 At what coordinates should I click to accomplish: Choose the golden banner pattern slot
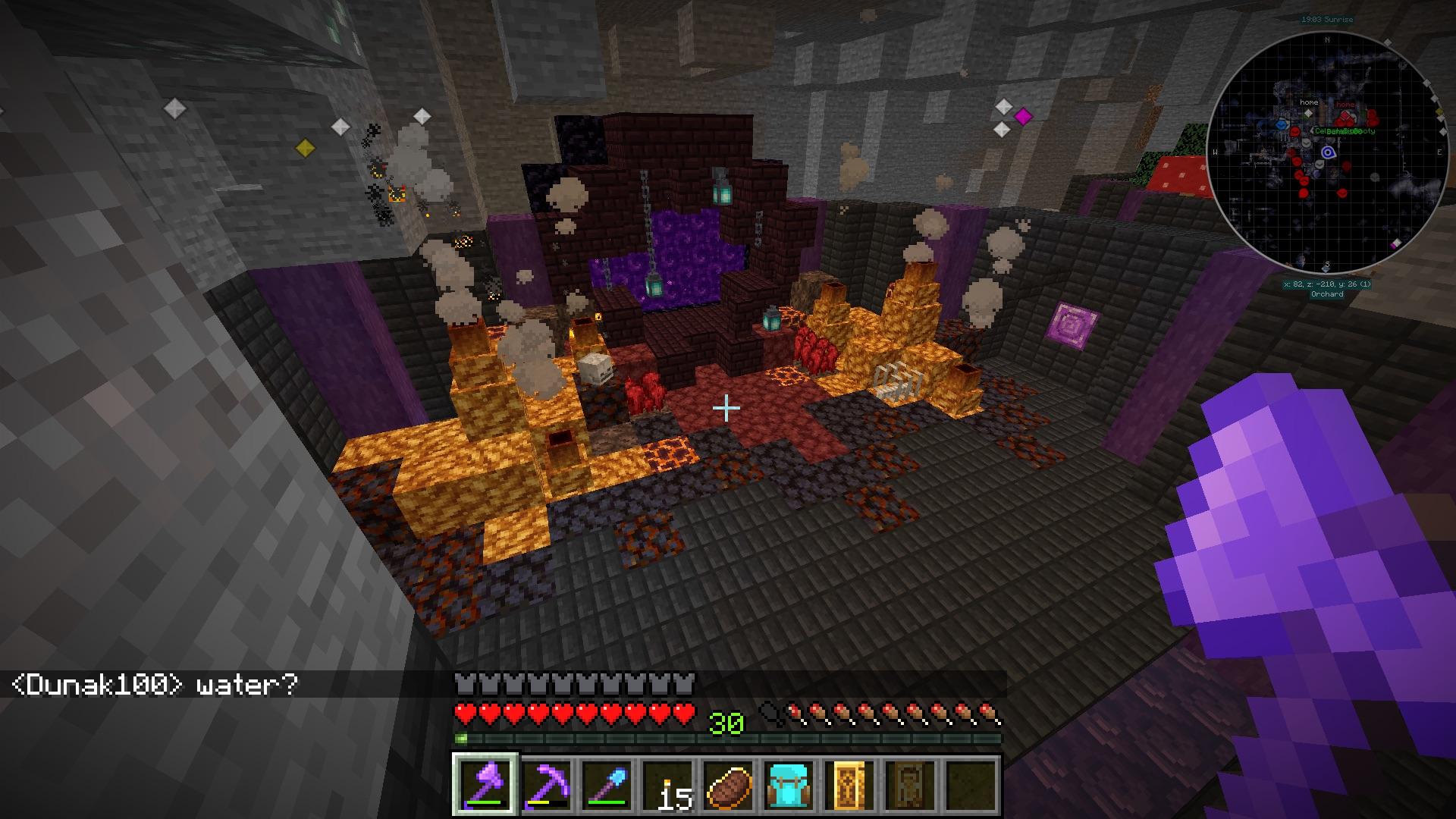849,785
